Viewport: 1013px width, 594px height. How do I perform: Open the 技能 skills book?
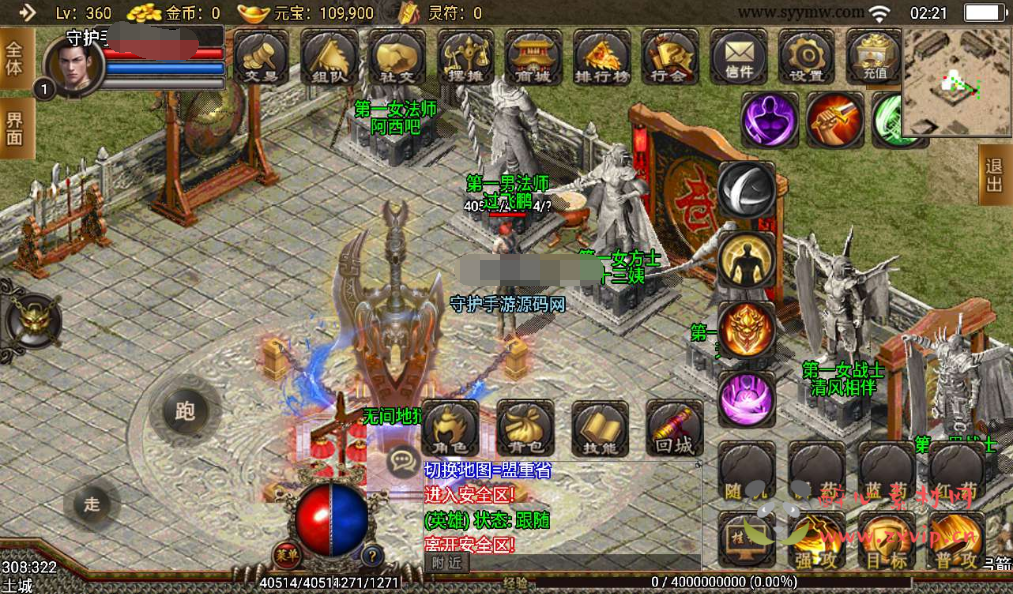[600, 428]
